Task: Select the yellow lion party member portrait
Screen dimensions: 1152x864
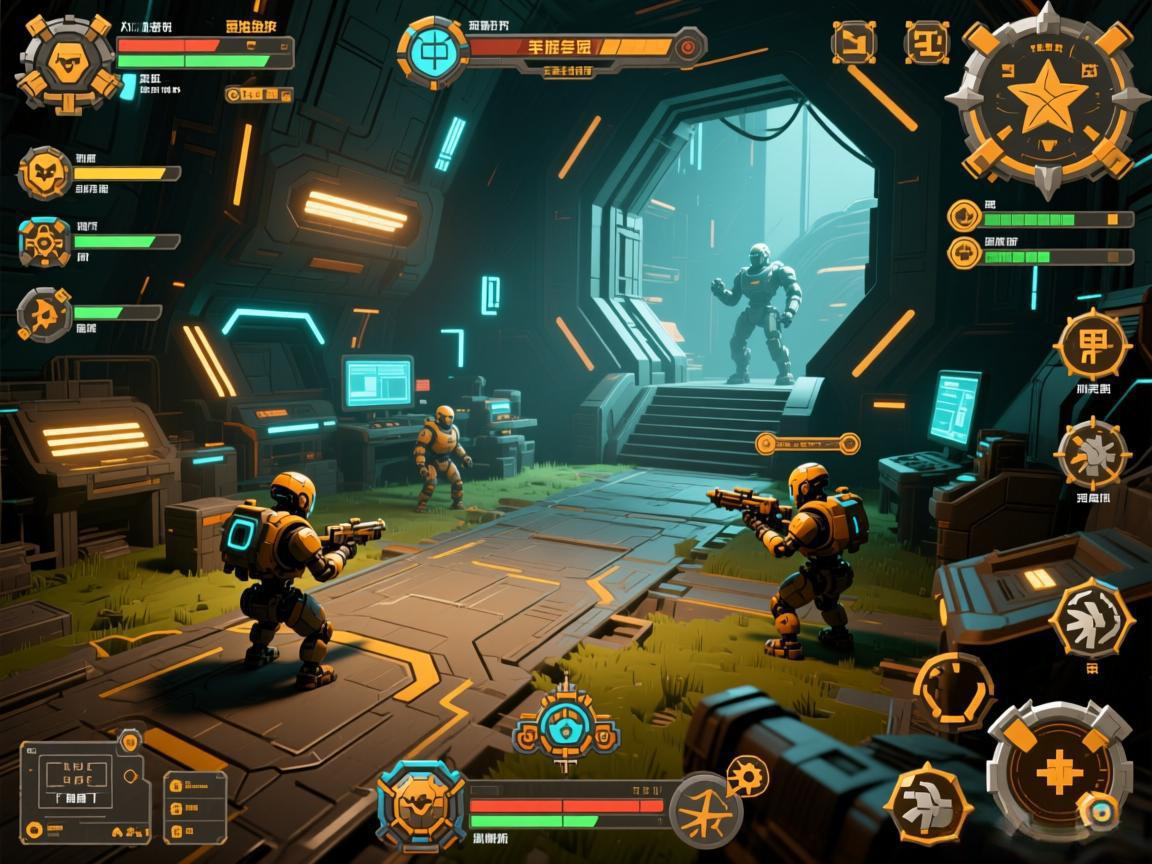Action: tap(45, 173)
